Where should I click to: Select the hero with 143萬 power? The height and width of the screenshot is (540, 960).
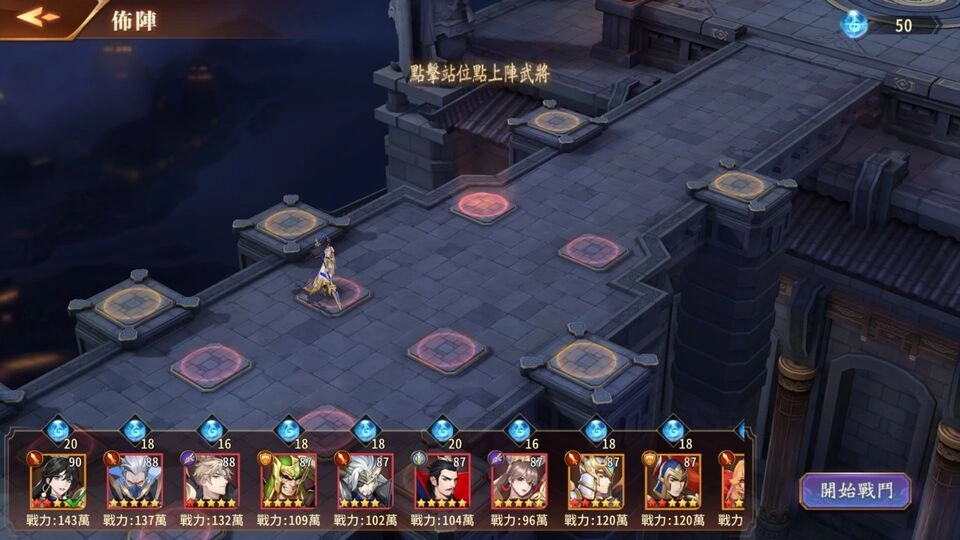pyautogui.click(x=58, y=481)
